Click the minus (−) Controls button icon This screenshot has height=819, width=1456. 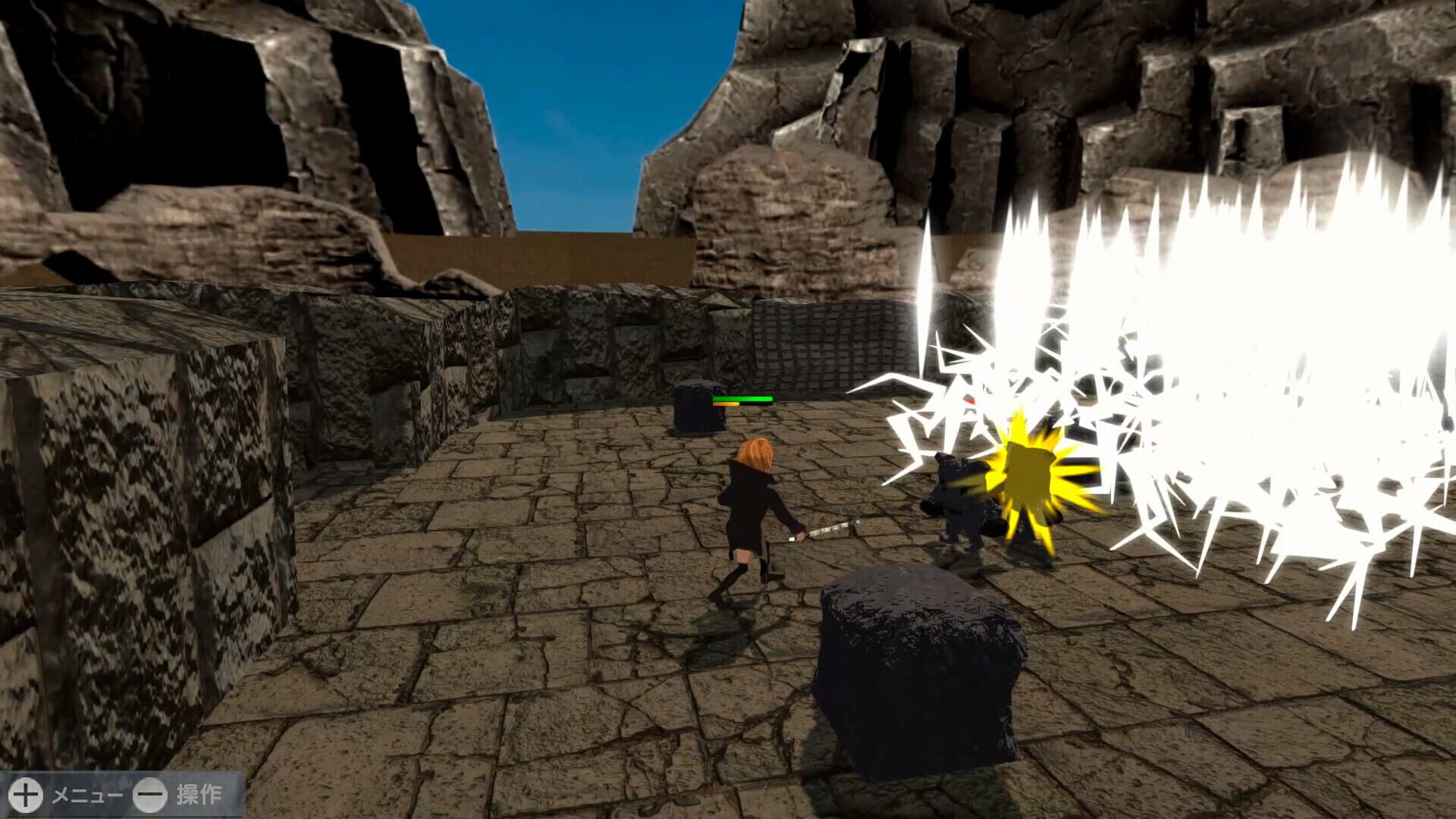[150, 796]
